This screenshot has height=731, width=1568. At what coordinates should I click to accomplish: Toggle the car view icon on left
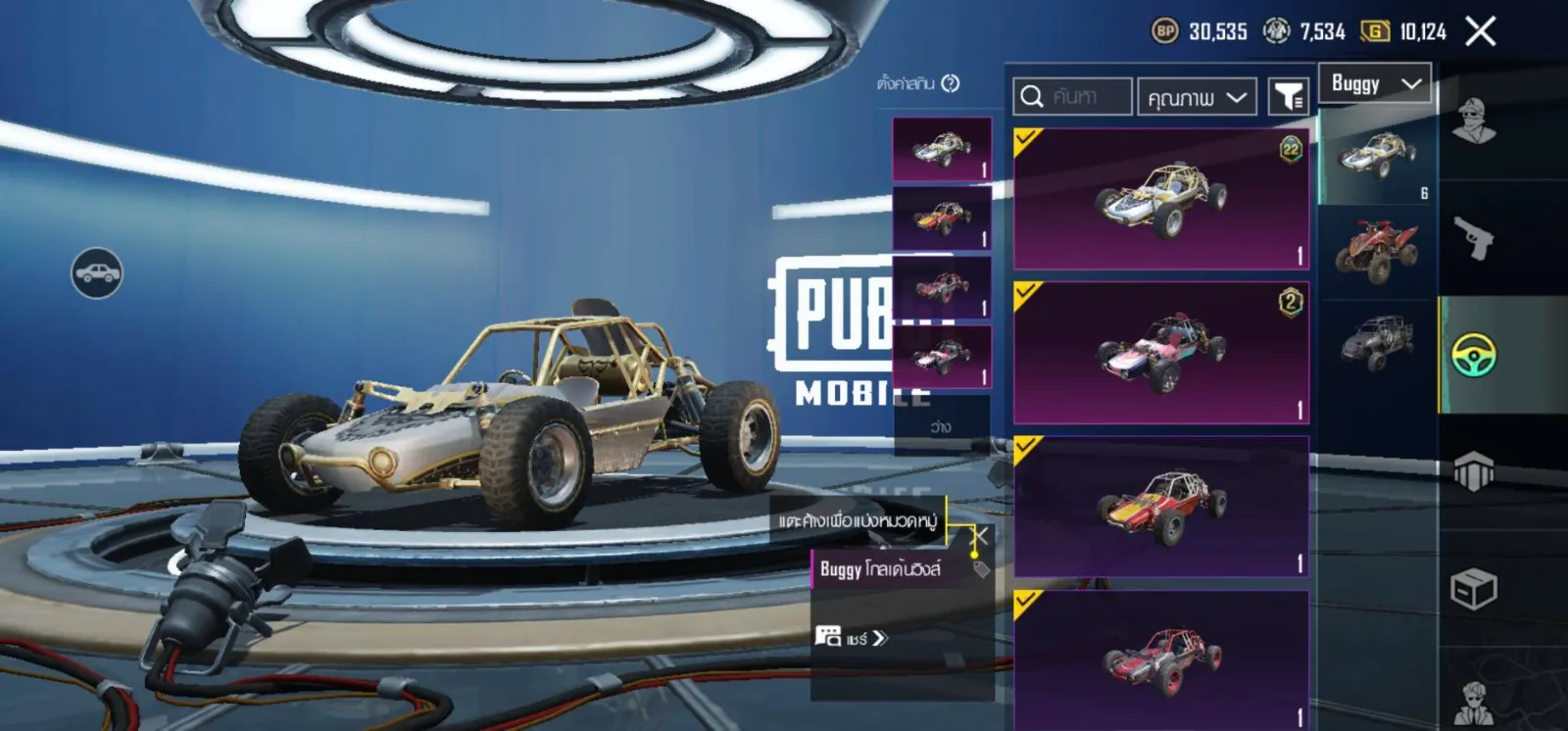point(97,272)
